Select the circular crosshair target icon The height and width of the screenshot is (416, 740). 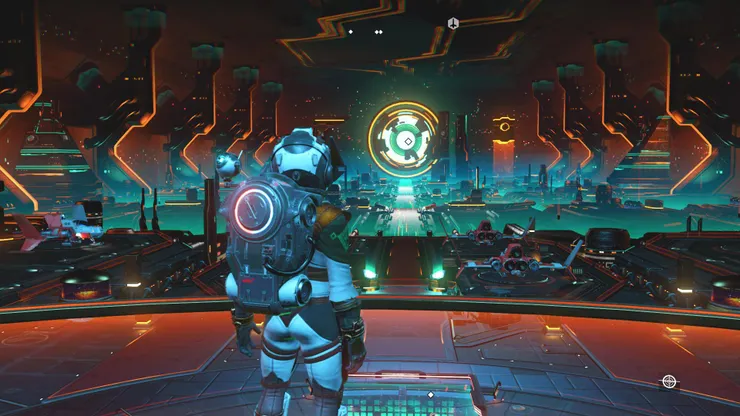[x=668, y=381]
